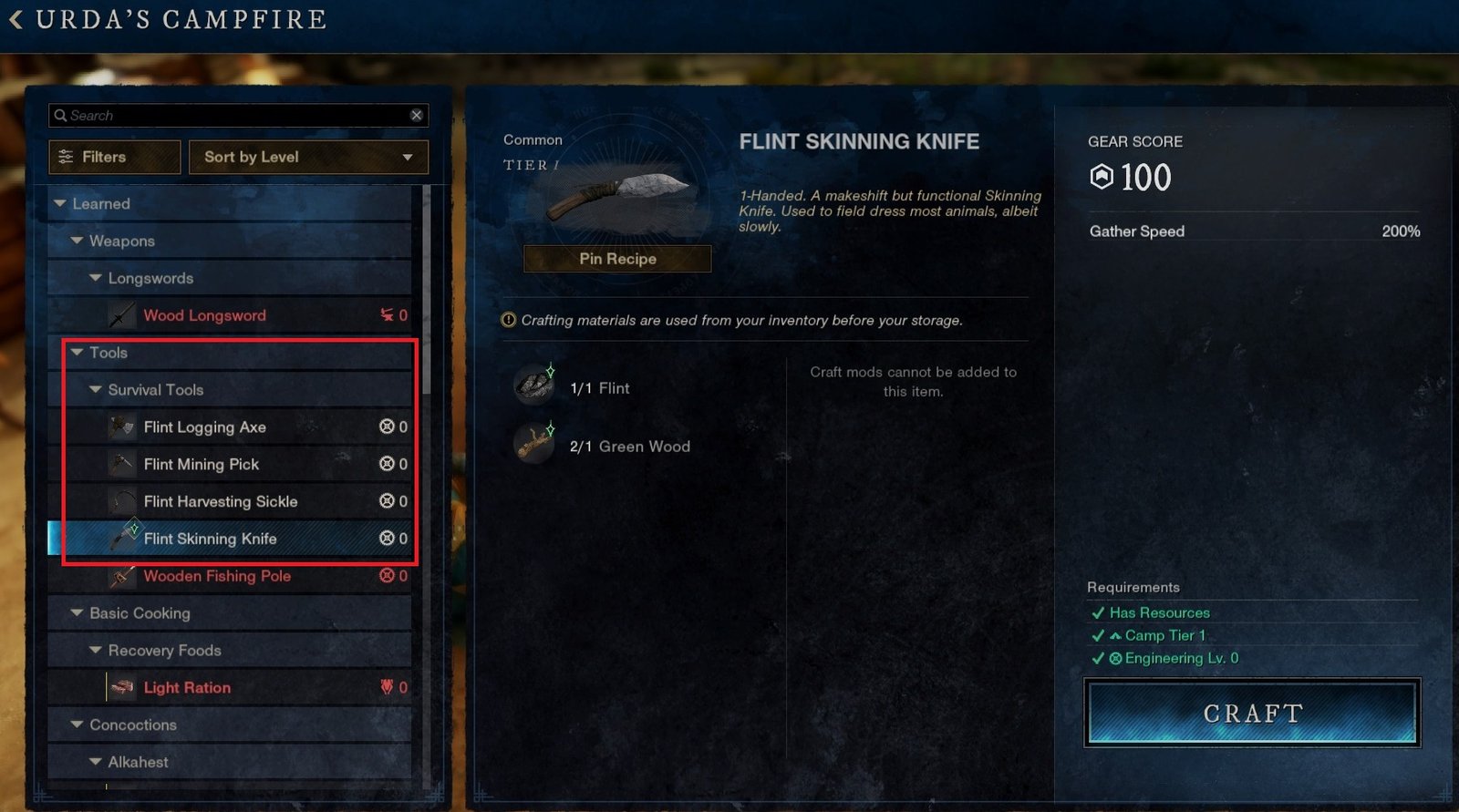1459x812 pixels.
Task: Choose the Light Ration recipe
Action: (187, 688)
